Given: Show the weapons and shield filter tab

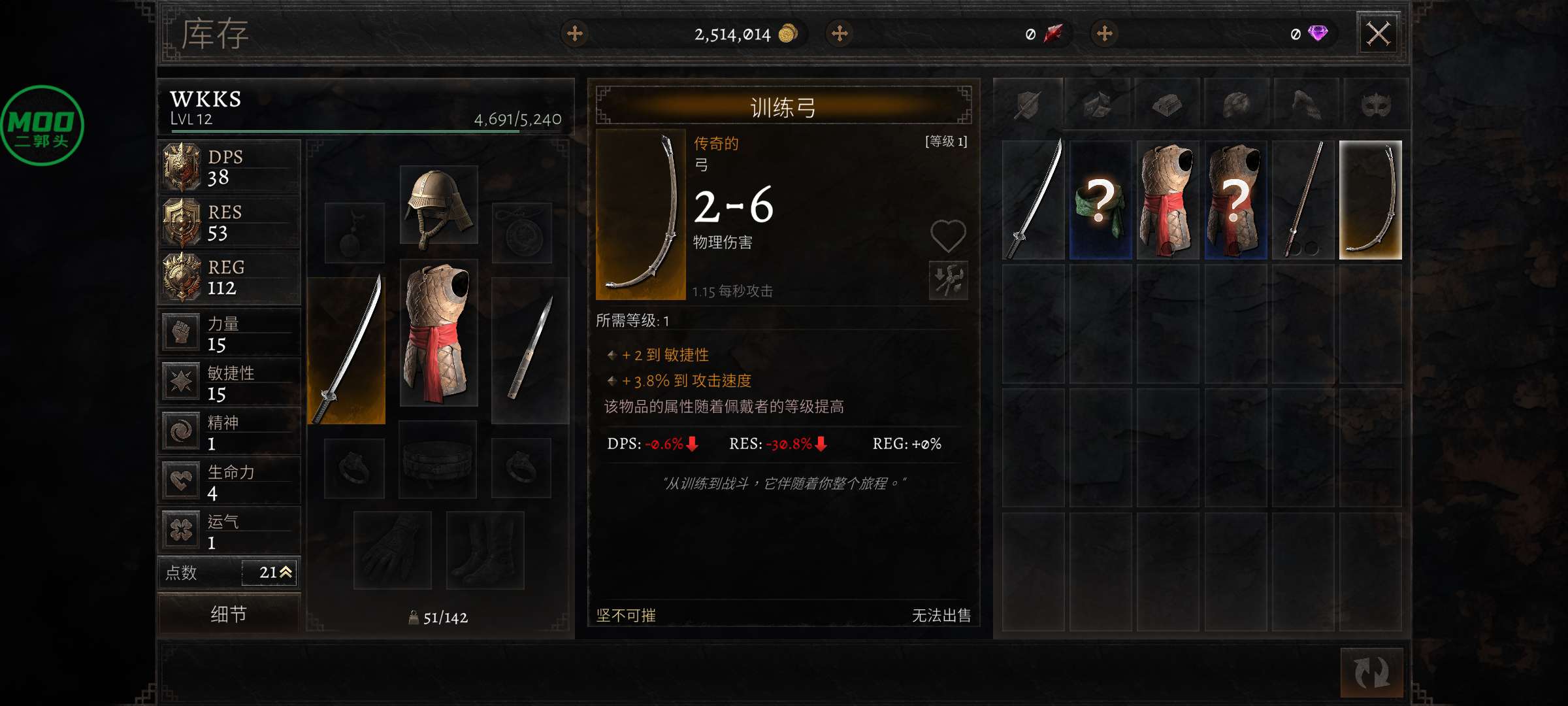Looking at the screenshot, I should tap(1028, 104).
